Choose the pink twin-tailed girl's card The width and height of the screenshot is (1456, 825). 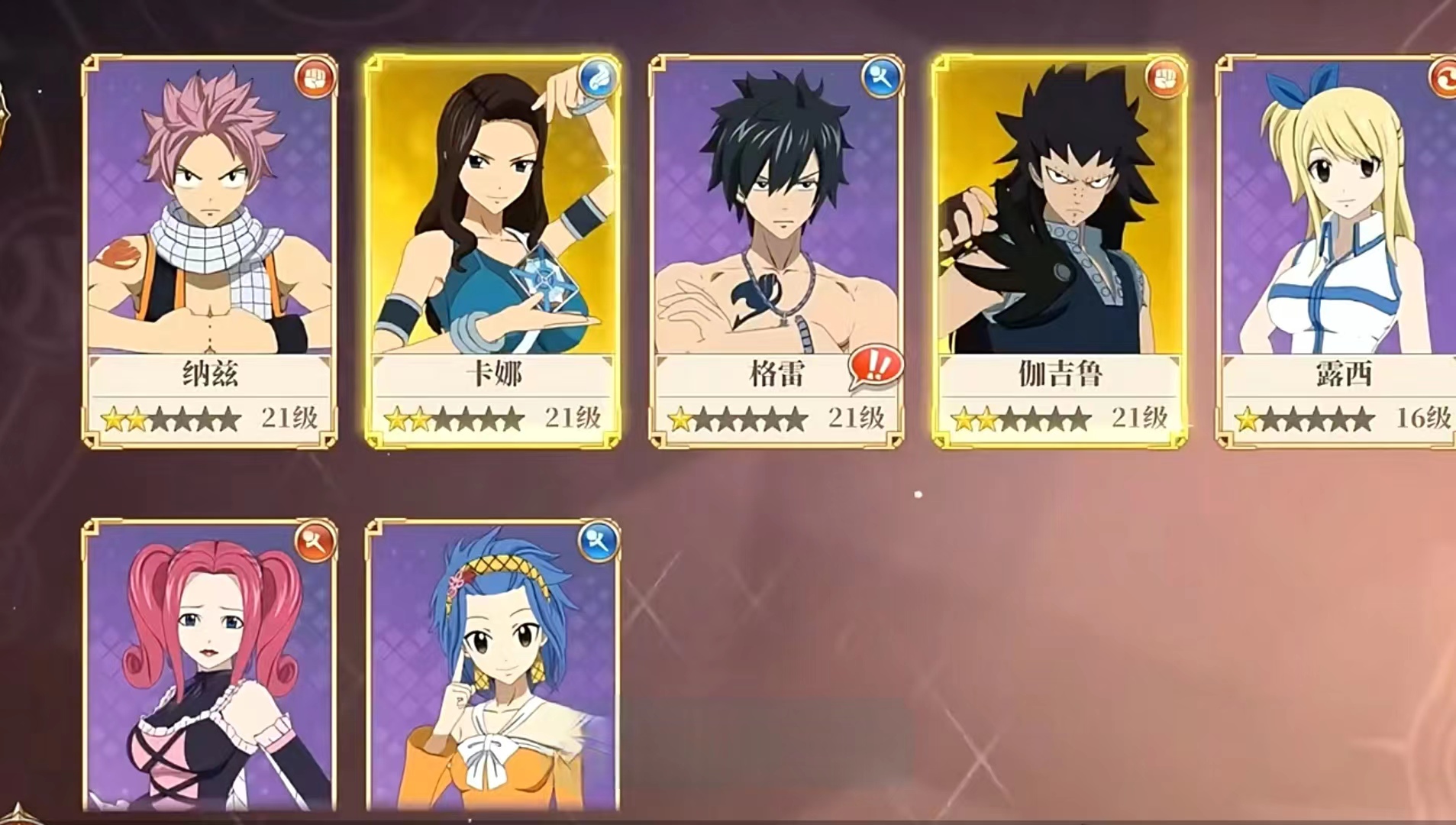click(x=209, y=665)
